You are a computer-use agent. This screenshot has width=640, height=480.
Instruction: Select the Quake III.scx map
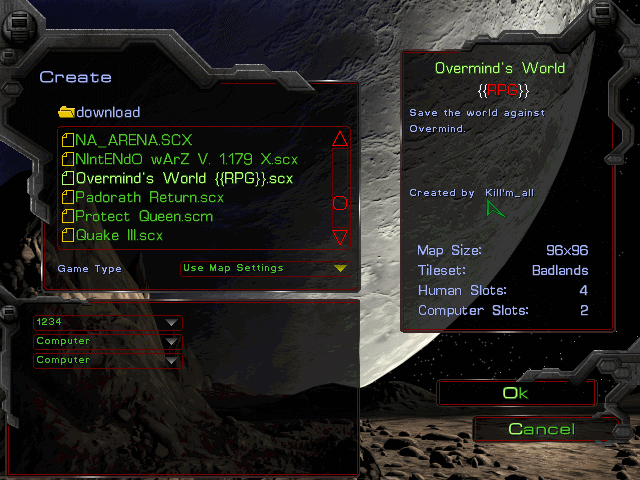click(x=118, y=235)
